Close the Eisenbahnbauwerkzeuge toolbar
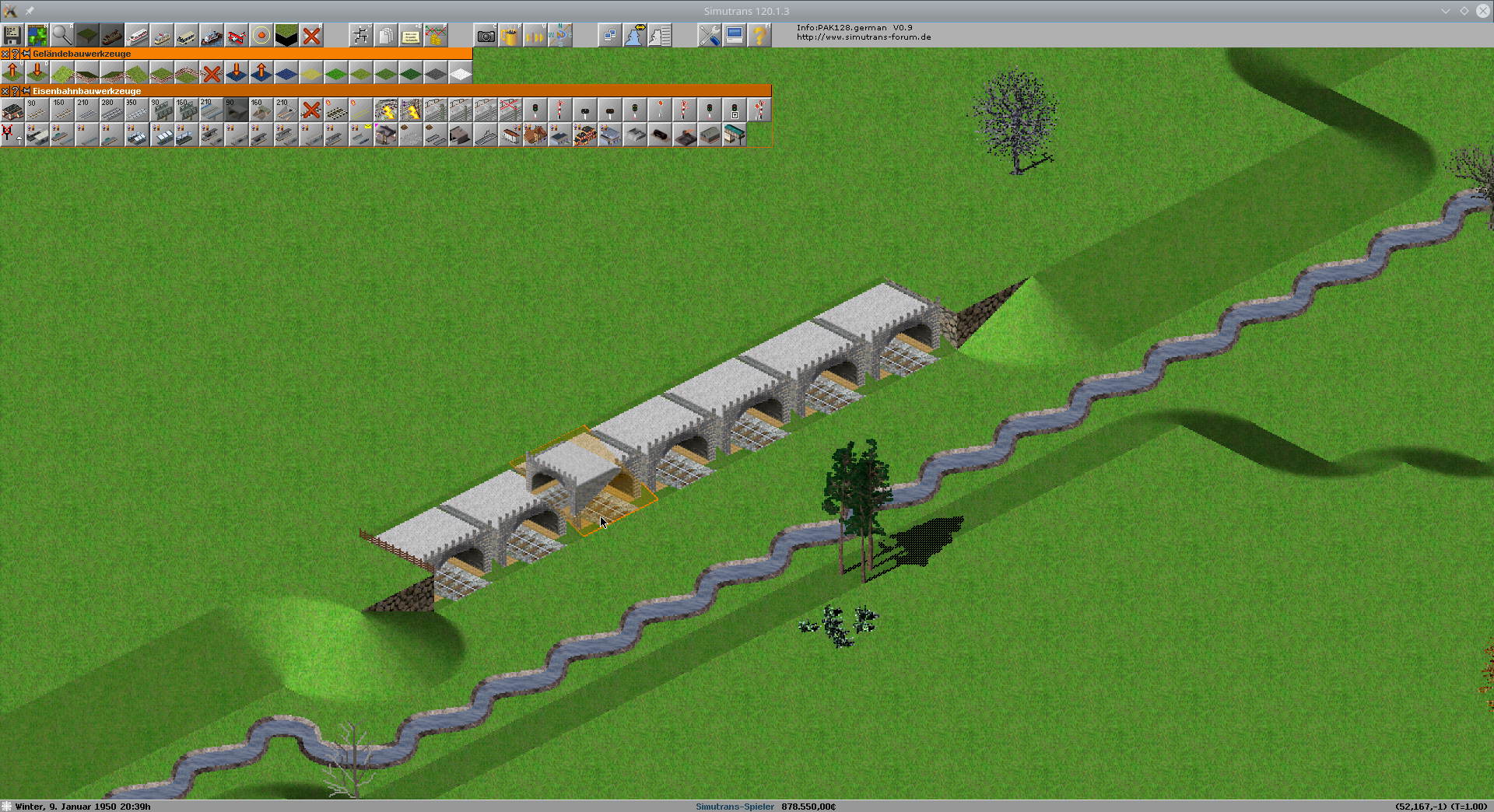This screenshot has height=812, width=1494. (5, 91)
